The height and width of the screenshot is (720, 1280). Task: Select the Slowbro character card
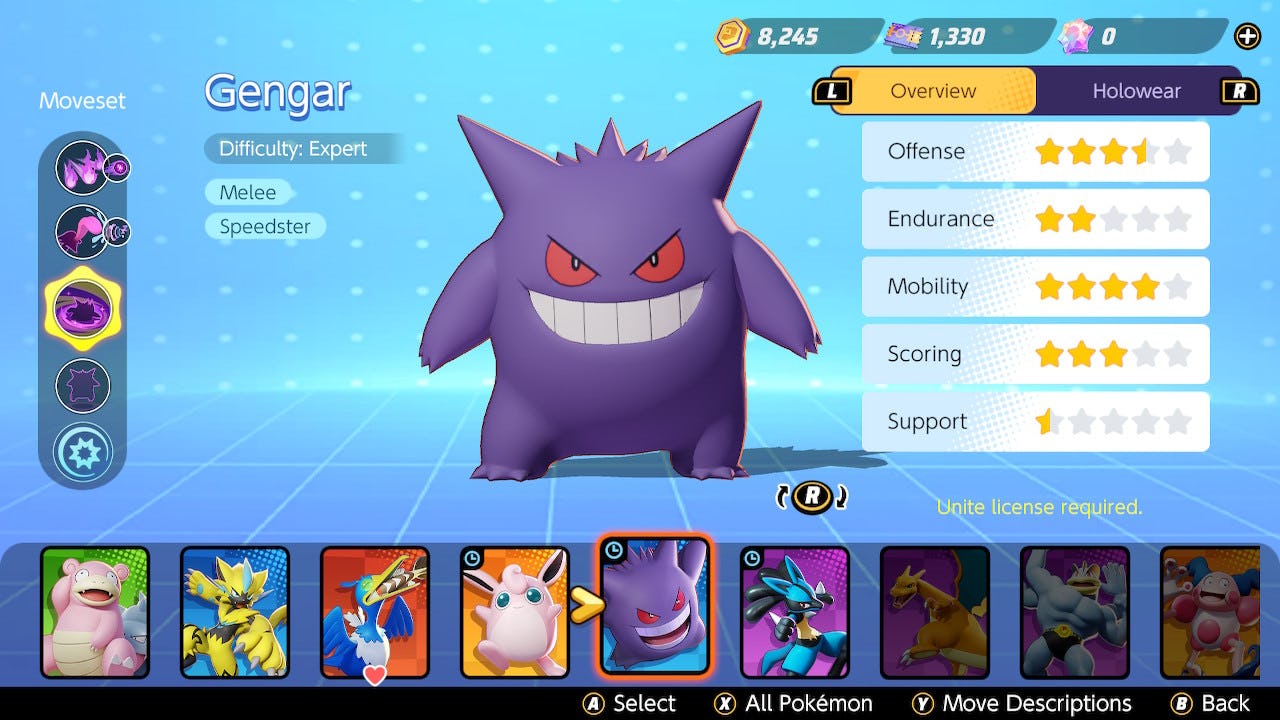(x=95, y=611)
